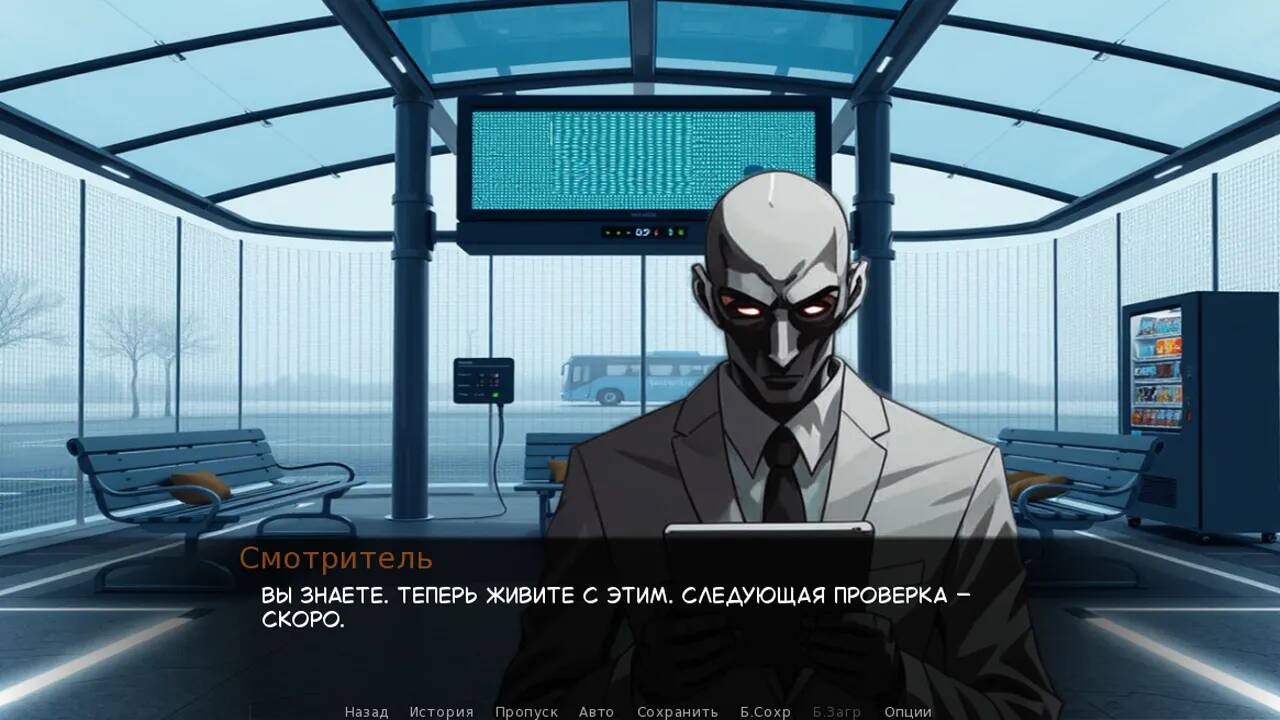Click the ticket validator terminal on the pole
The width and height of the screenshot is (1280, 720).
tap(482, 380)
